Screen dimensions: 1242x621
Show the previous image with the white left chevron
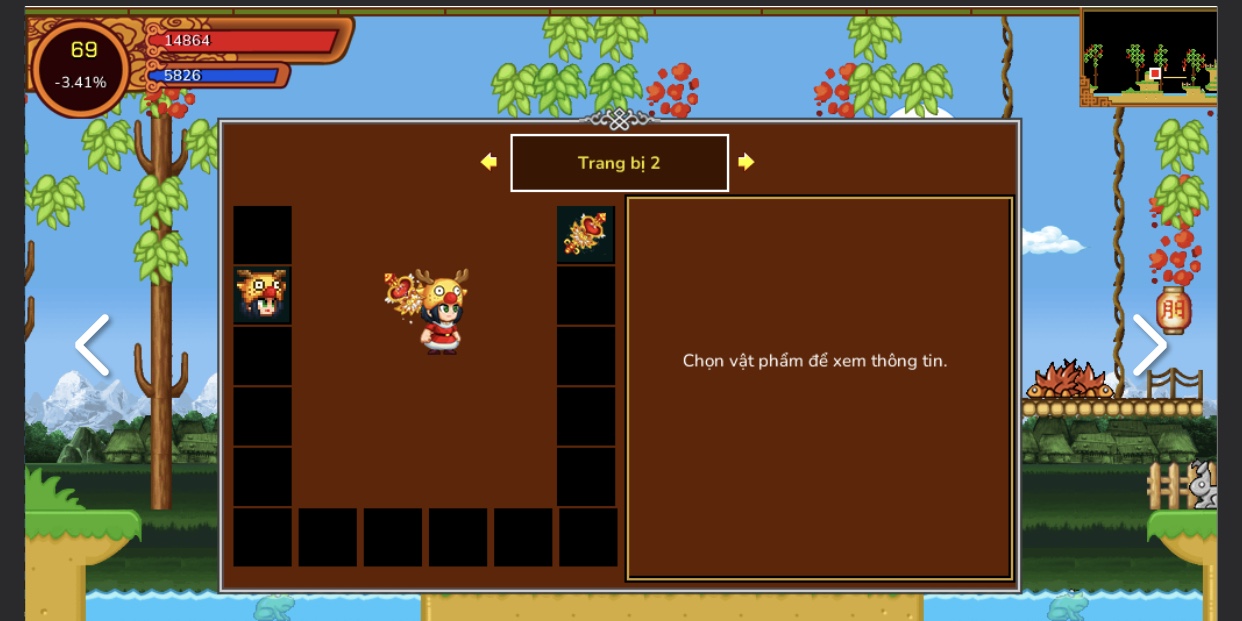[x=92, y=345]
